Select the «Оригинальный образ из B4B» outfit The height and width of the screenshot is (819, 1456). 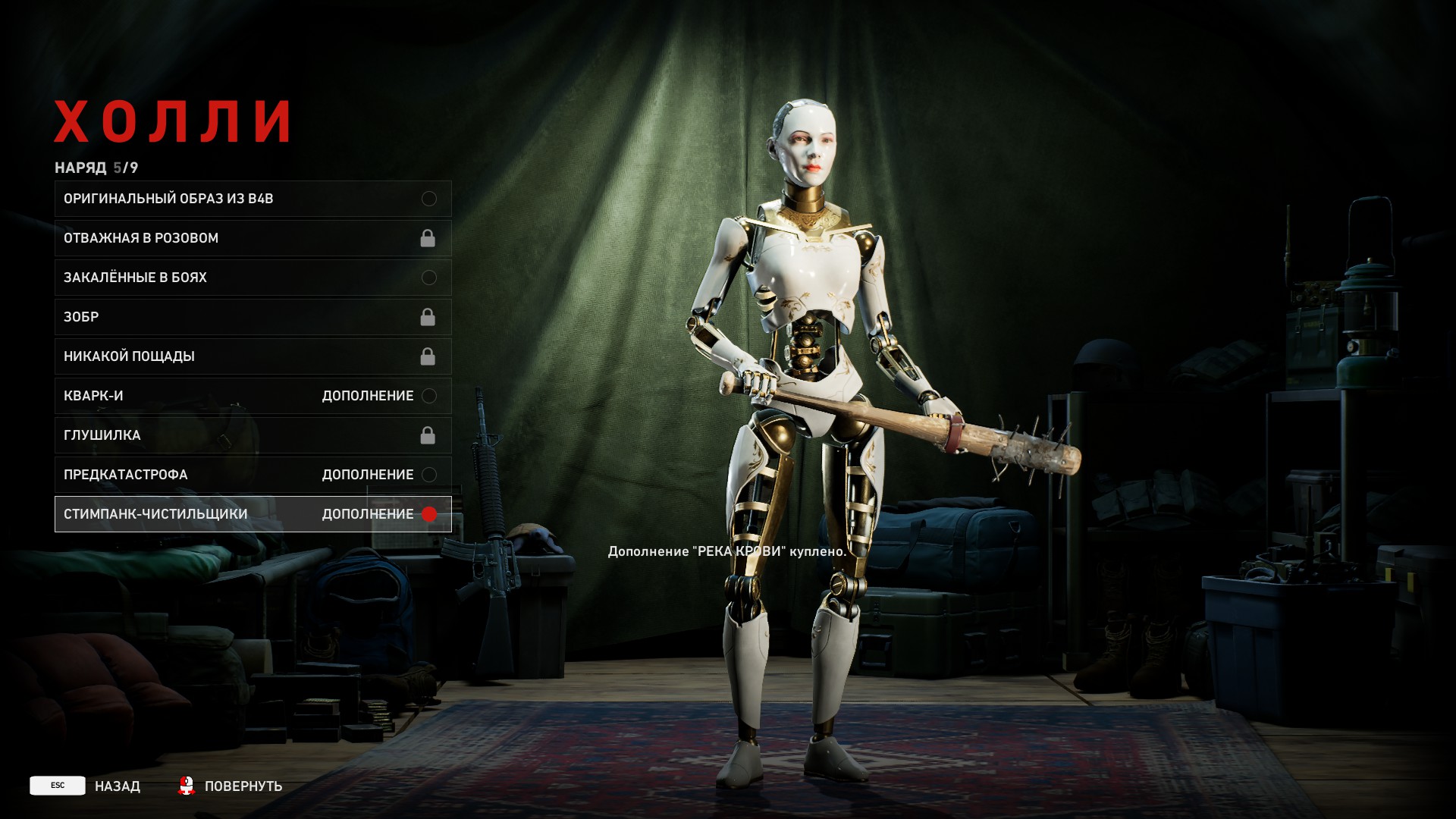253,199
